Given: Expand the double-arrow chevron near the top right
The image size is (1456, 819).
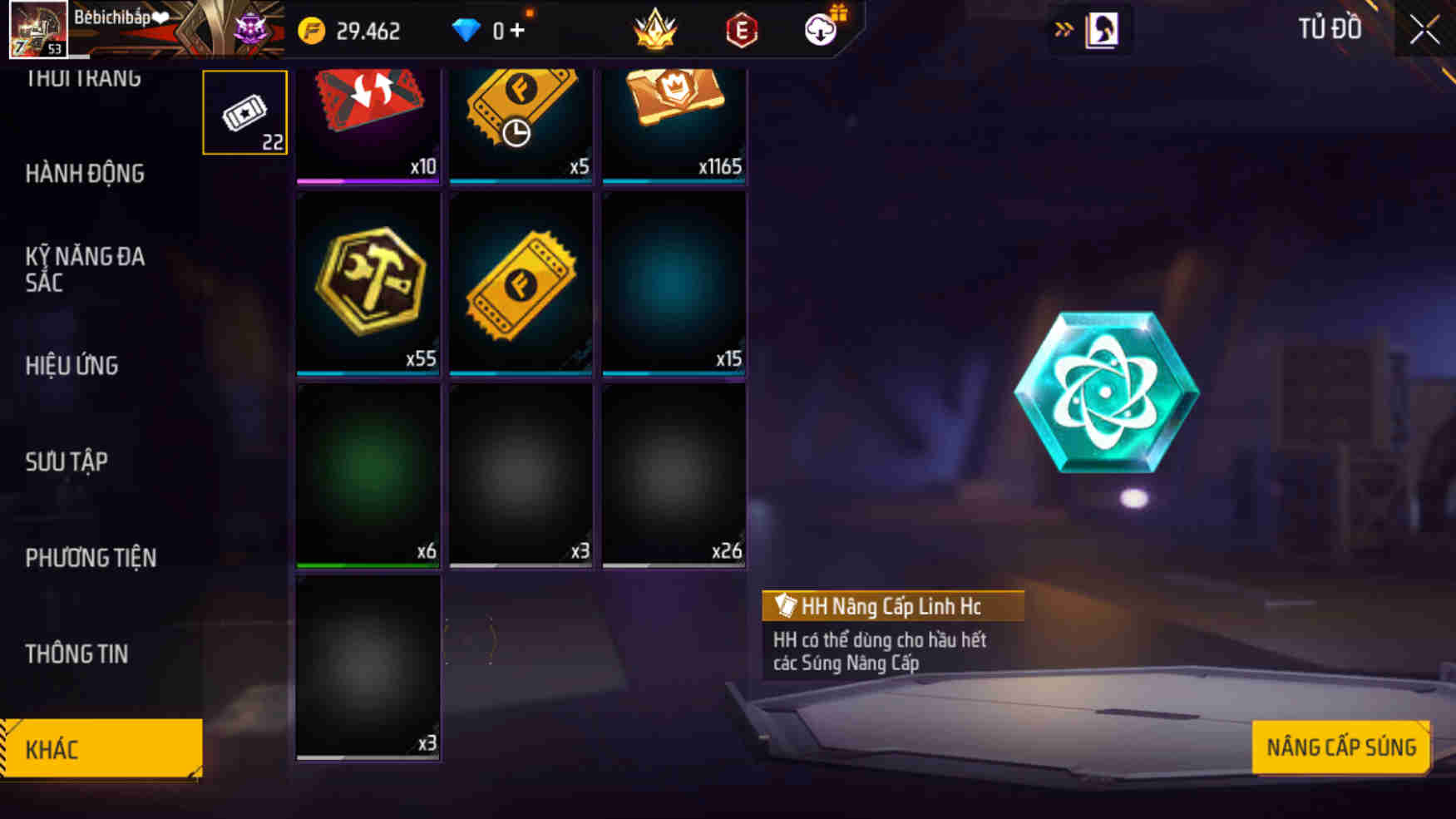Looking at the screenshot, I should (1064, 27).
